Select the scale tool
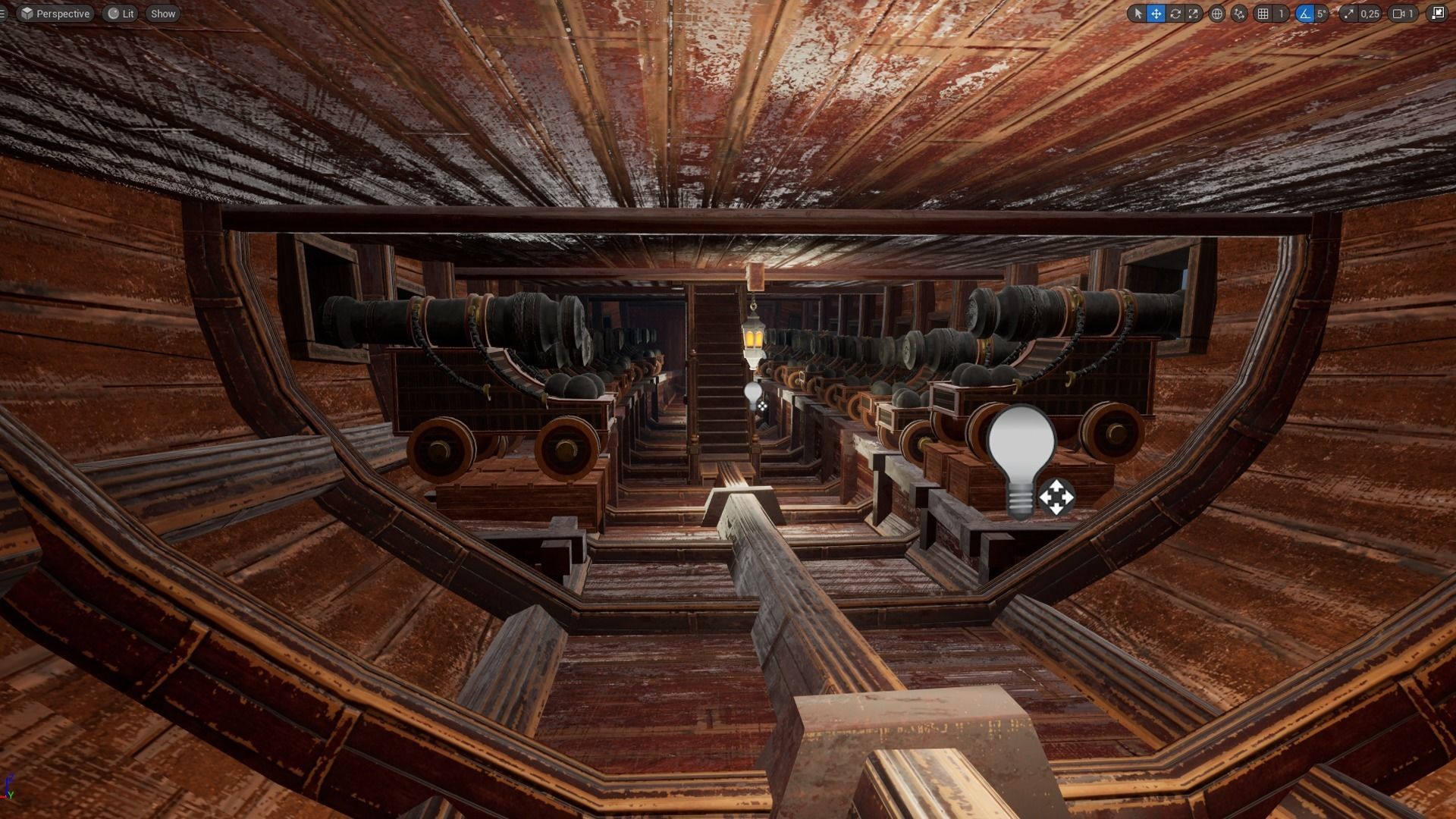Screen dimensions: 1456x819 1194,14
